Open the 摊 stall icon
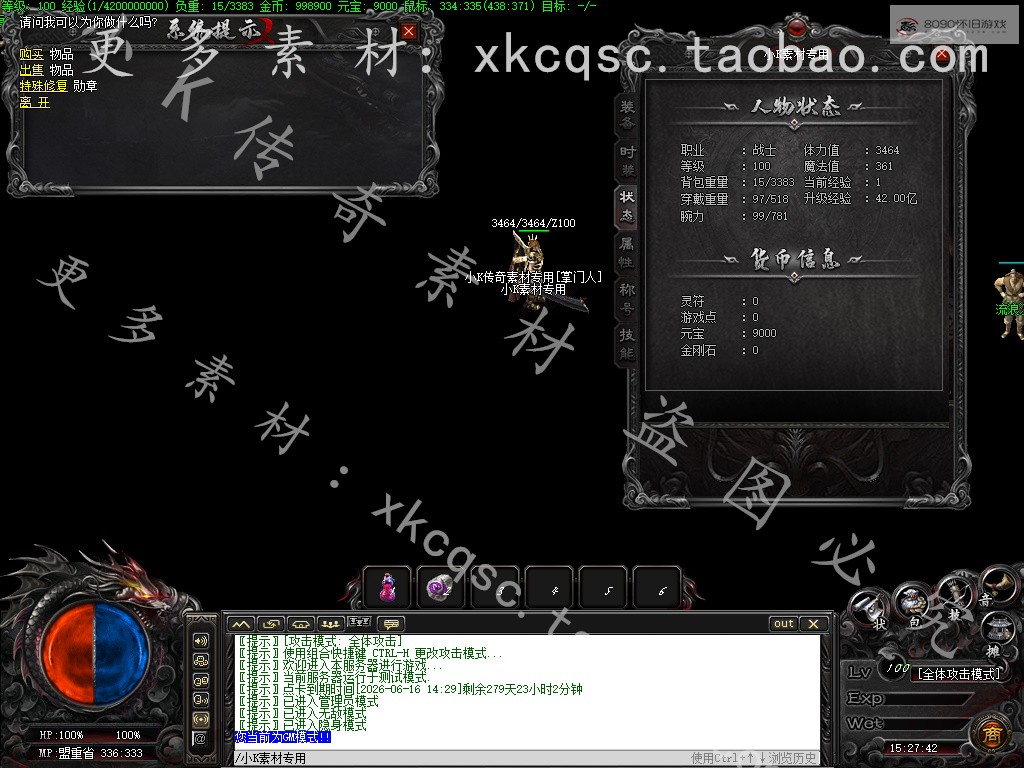The width and height of the screenshot is (1024, 768). pos(997,631)
